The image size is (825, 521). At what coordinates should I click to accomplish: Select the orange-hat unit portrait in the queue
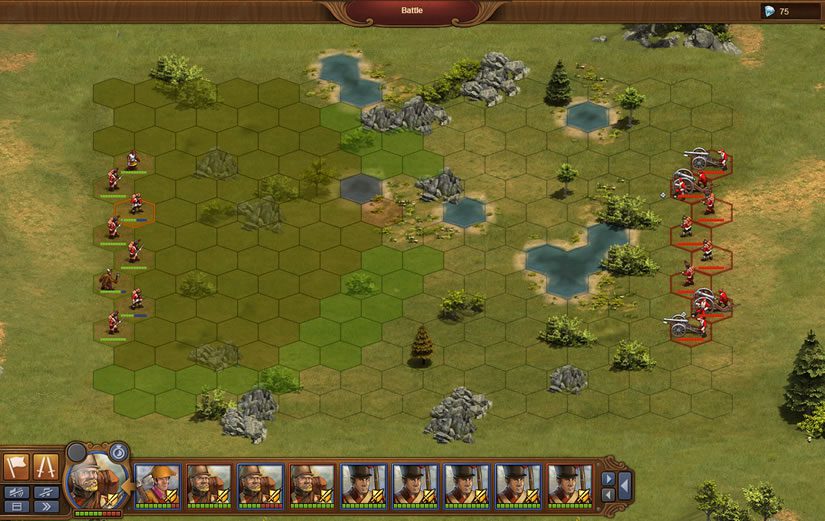(x=157, y=484)
